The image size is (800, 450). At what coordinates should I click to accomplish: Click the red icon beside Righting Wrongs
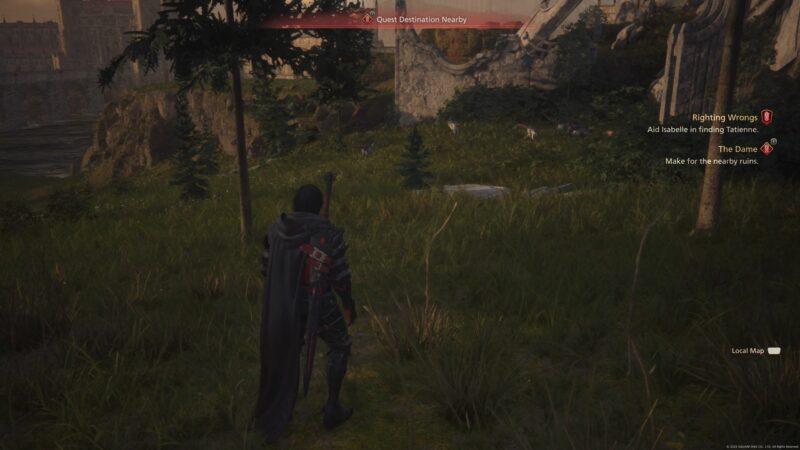click(x=767, y=117)
